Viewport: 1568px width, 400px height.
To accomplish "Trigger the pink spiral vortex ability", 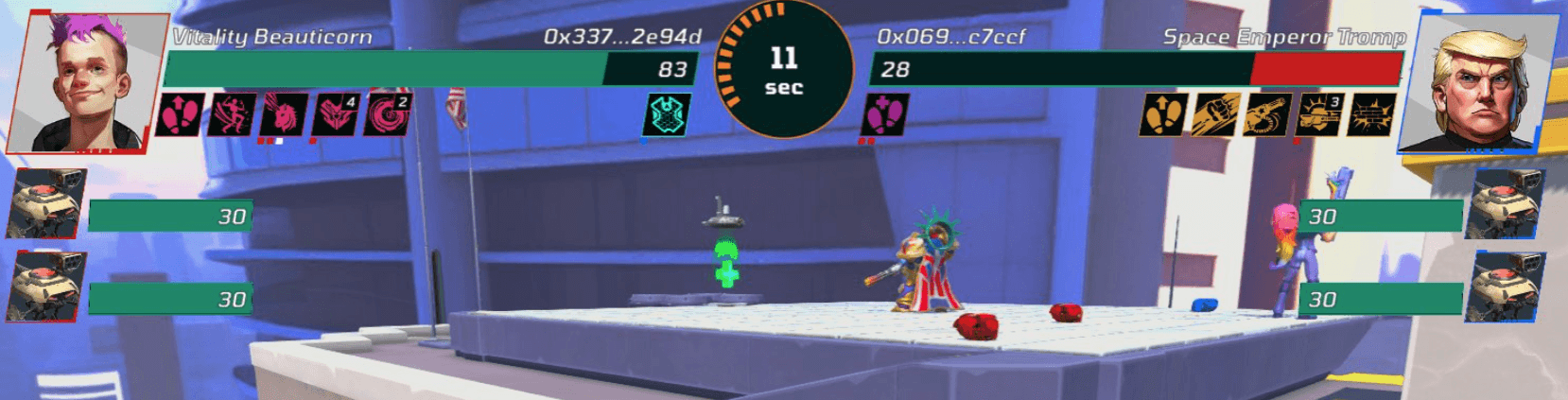I will click(x=388, y=114).
